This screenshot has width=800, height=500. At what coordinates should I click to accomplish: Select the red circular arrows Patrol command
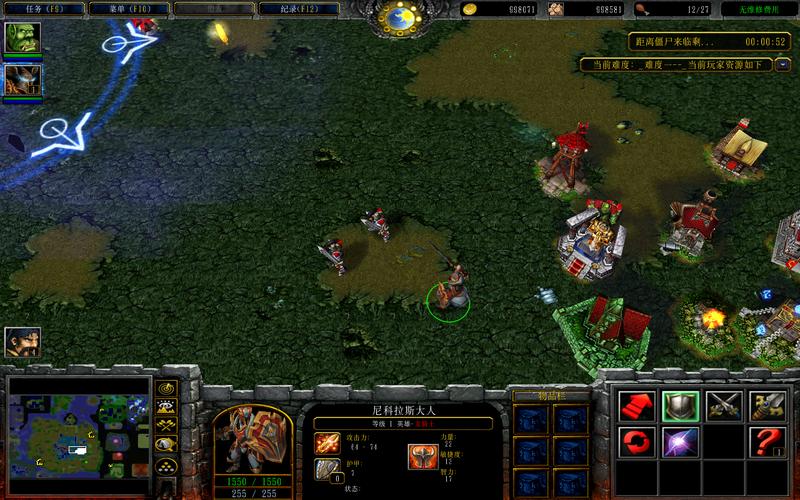click(634, 440)
